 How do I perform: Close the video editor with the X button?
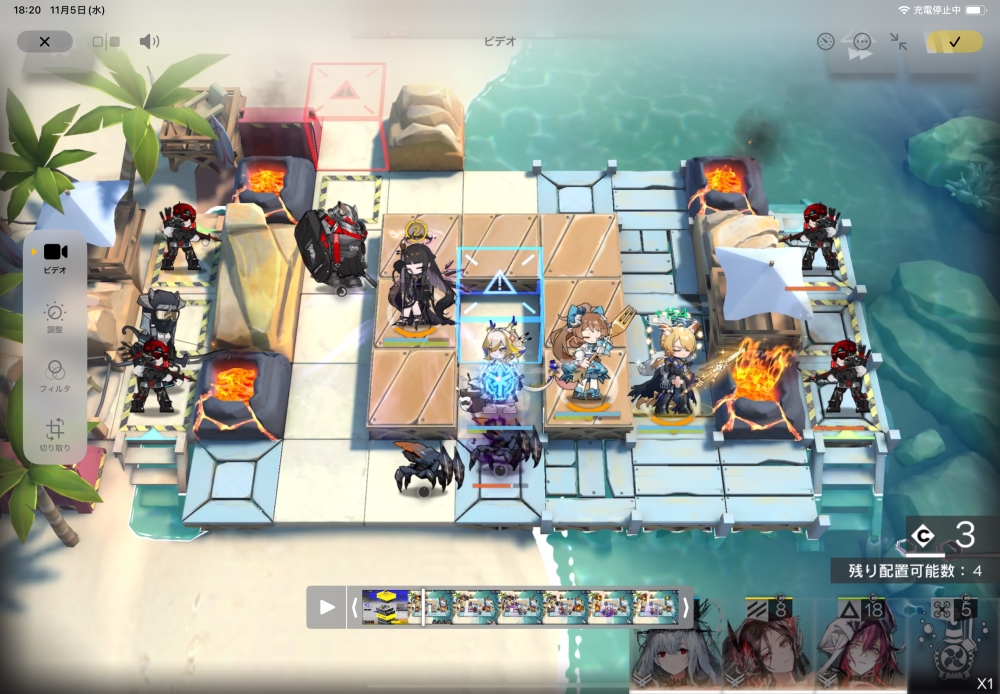coord(45,42)
